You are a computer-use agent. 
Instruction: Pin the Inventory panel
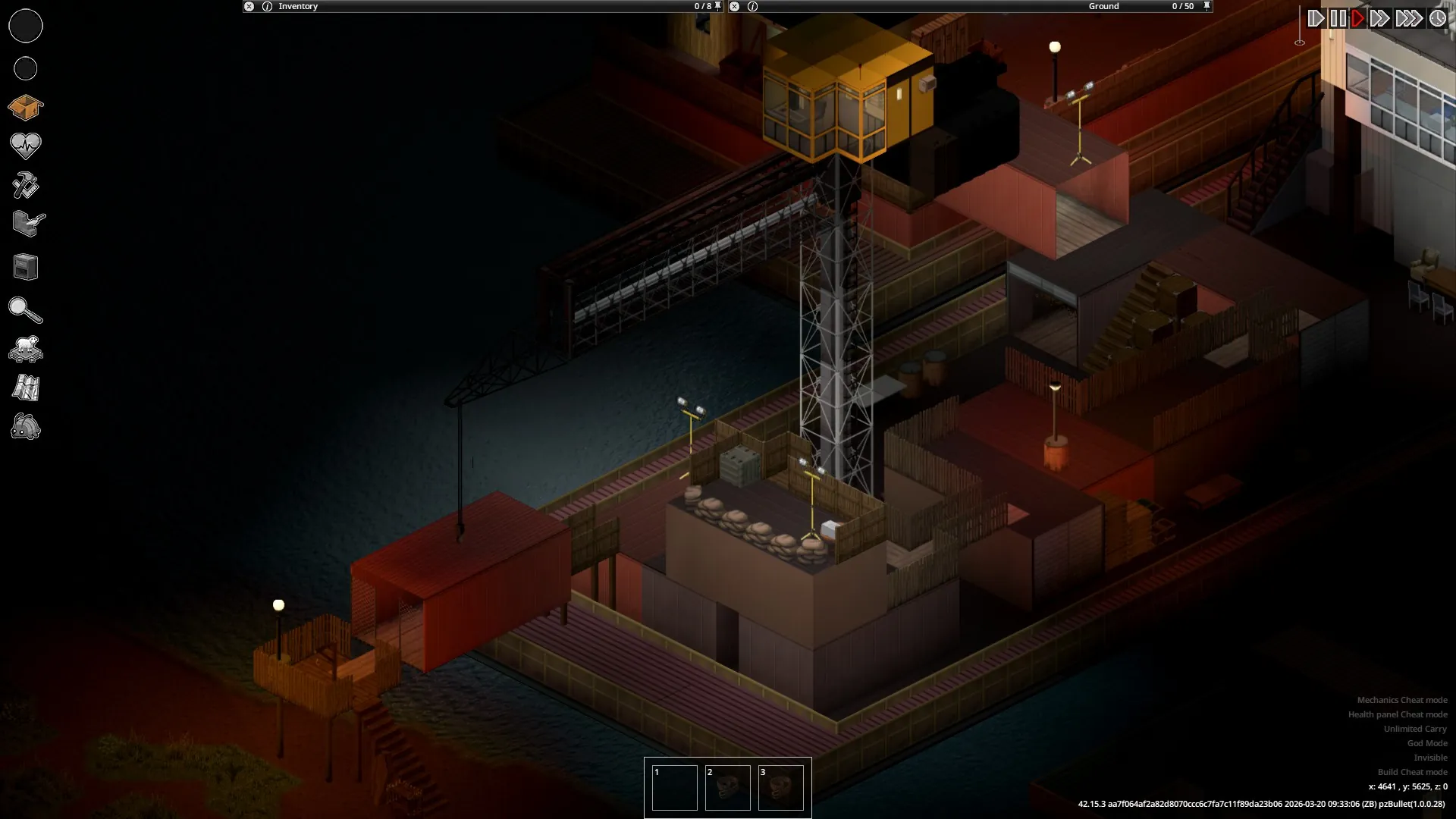718,6
